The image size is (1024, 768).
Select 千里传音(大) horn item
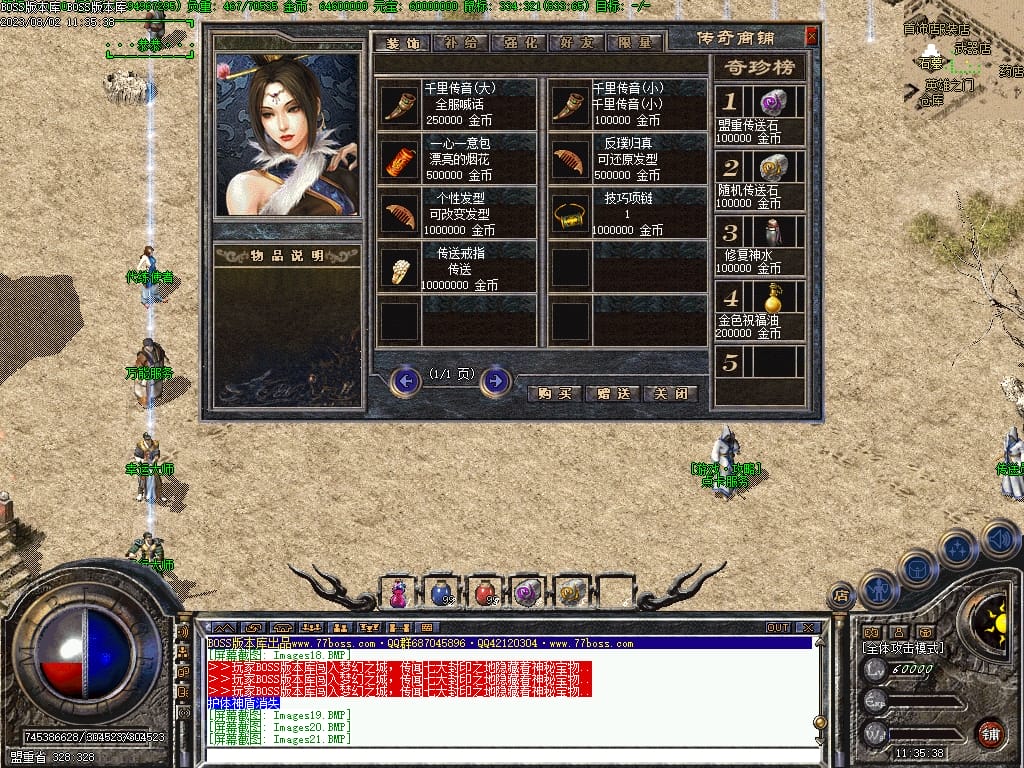[x=399, y=104]
